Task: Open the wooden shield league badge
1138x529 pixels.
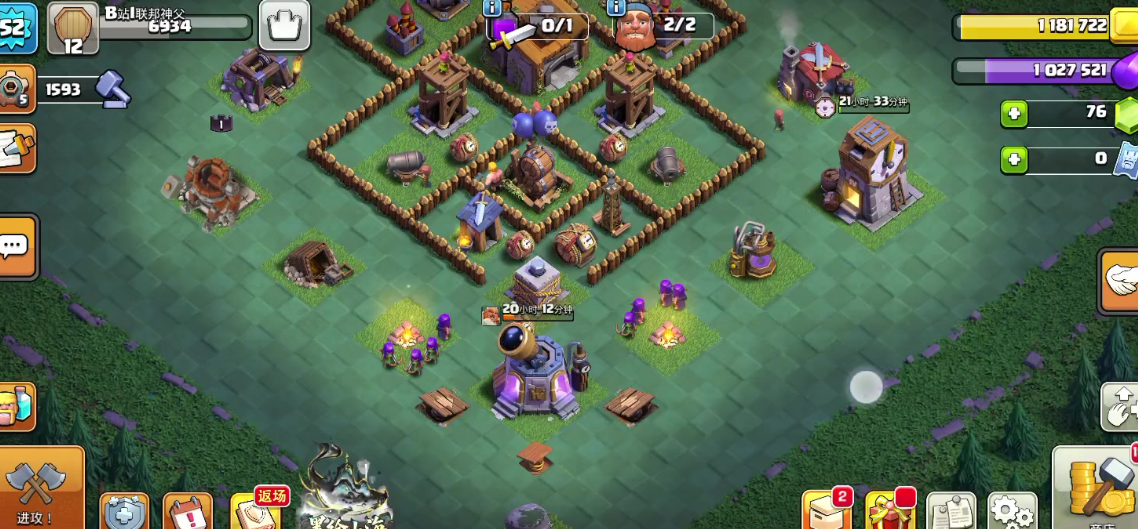Action: (x=73, y=28)
